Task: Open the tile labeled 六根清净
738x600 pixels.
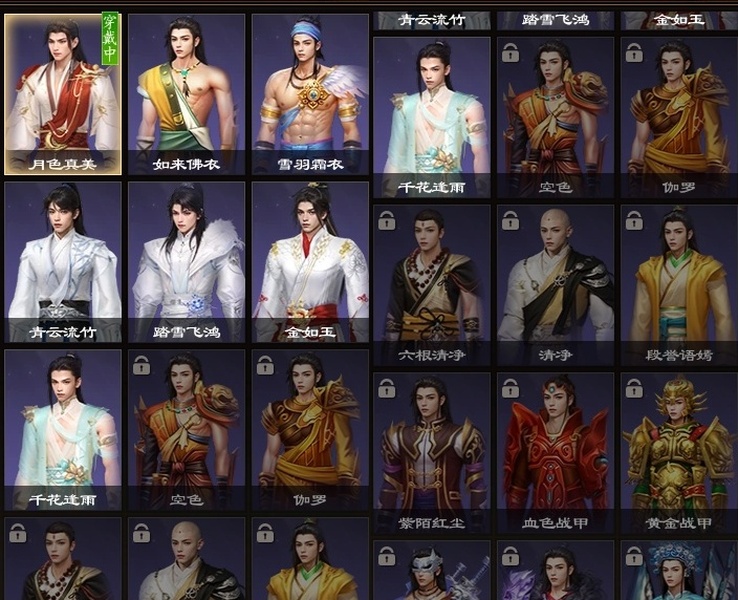Action: point(431,286)
